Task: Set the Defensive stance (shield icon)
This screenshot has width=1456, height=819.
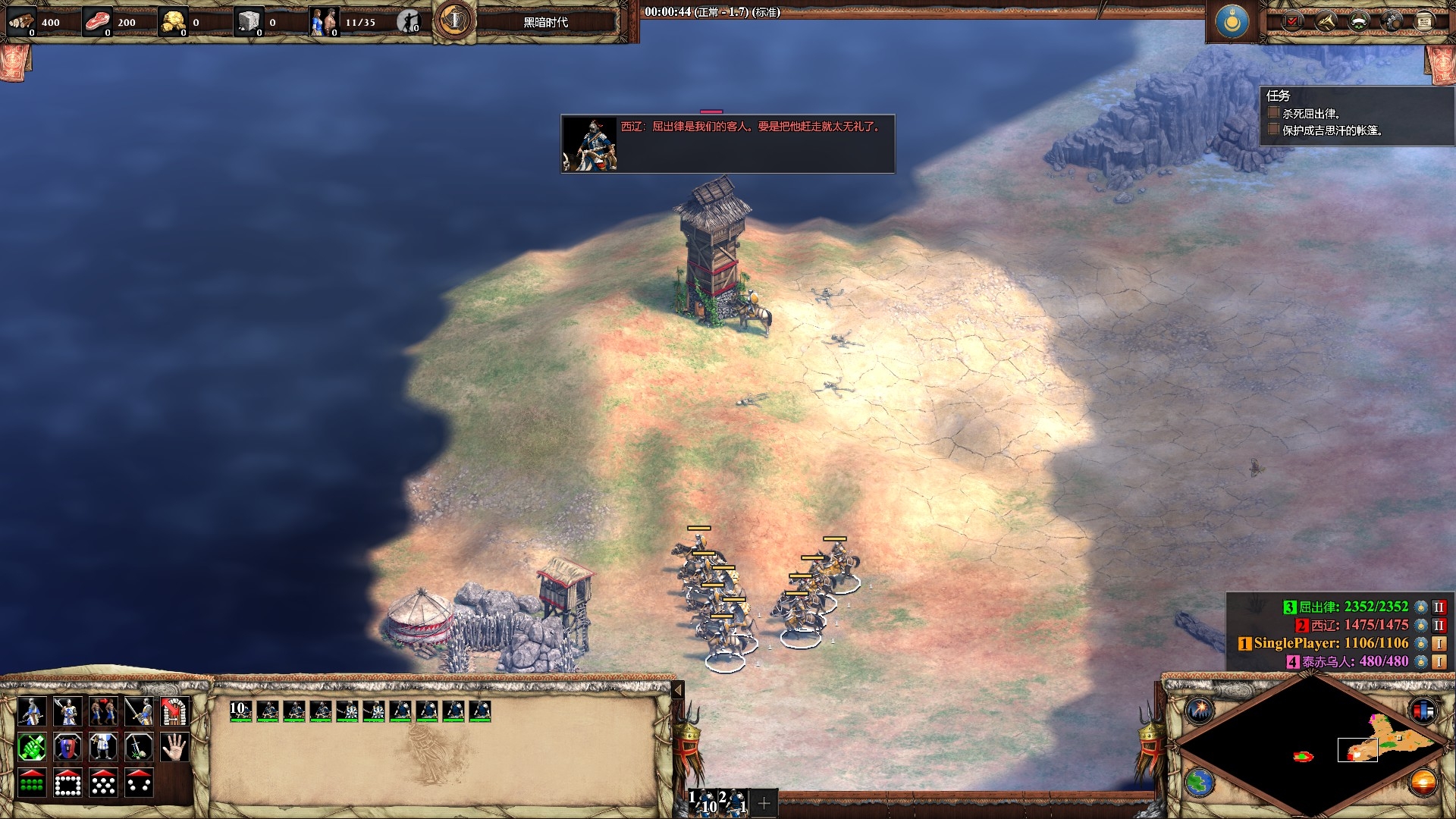Action: pyautogui.click(x=67, y=748)
